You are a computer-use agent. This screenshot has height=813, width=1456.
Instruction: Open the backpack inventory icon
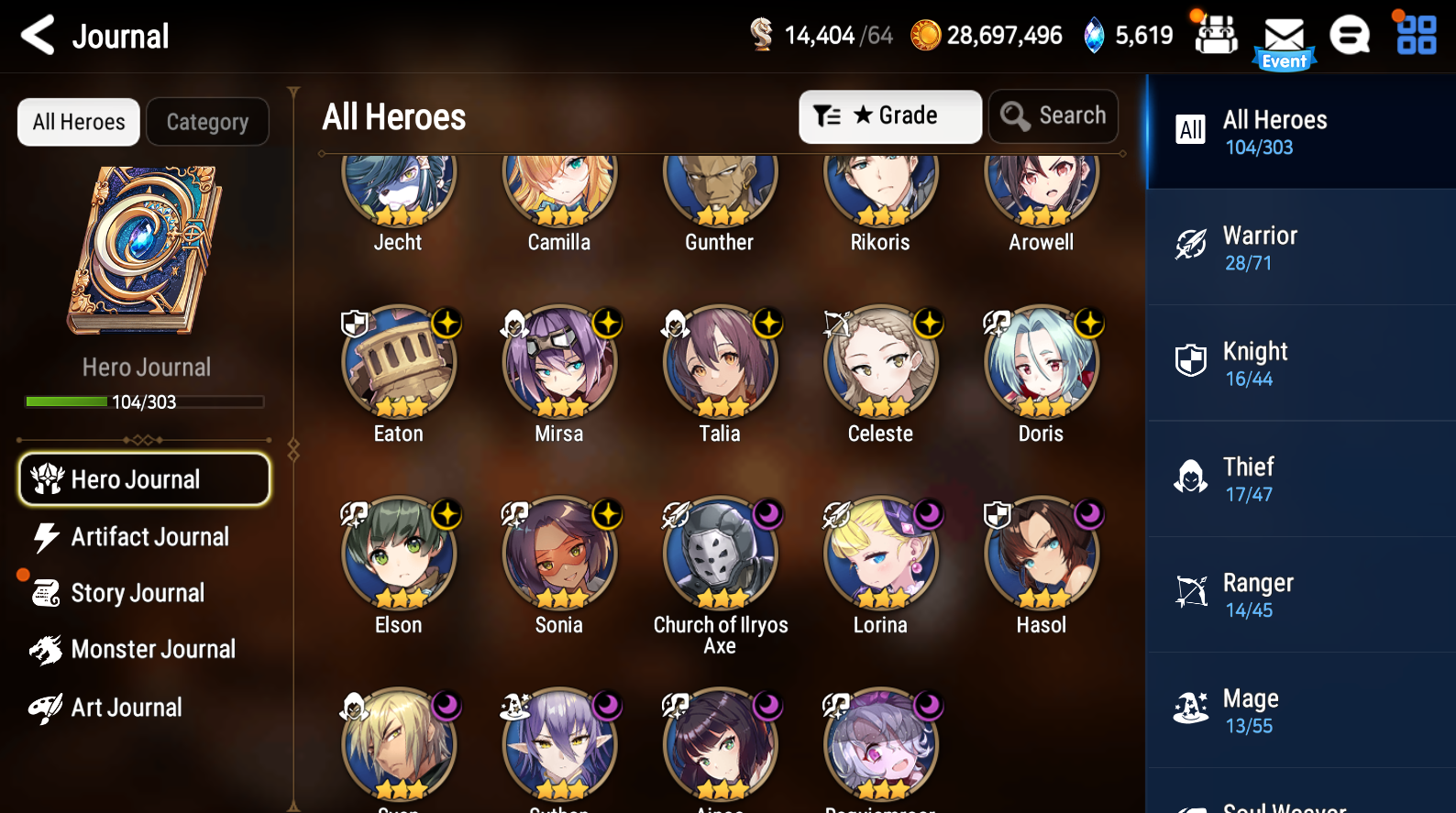click(1215, 34)
